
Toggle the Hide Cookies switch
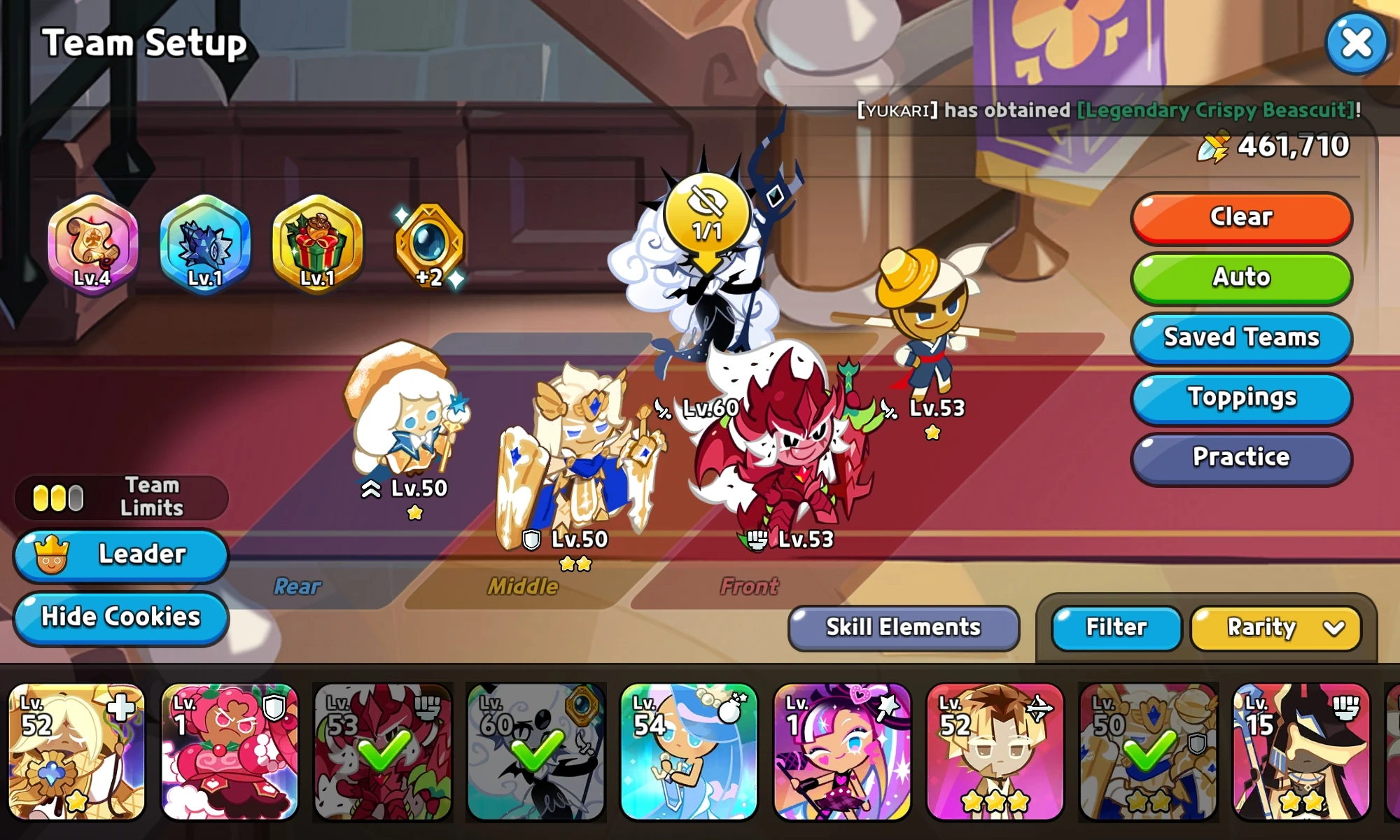coord(120,617)
